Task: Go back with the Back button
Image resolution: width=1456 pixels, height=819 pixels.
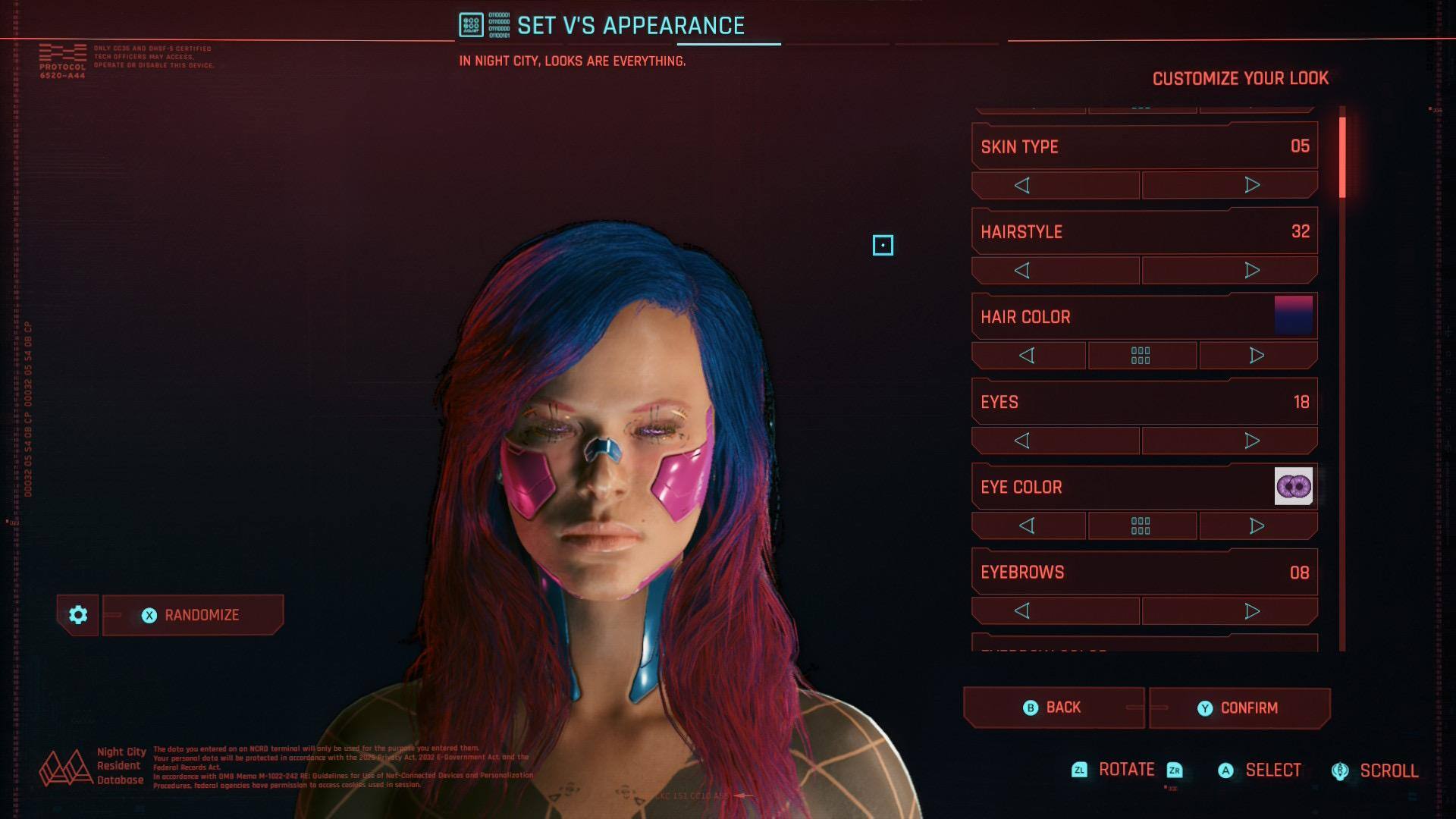Action: 1053,708
